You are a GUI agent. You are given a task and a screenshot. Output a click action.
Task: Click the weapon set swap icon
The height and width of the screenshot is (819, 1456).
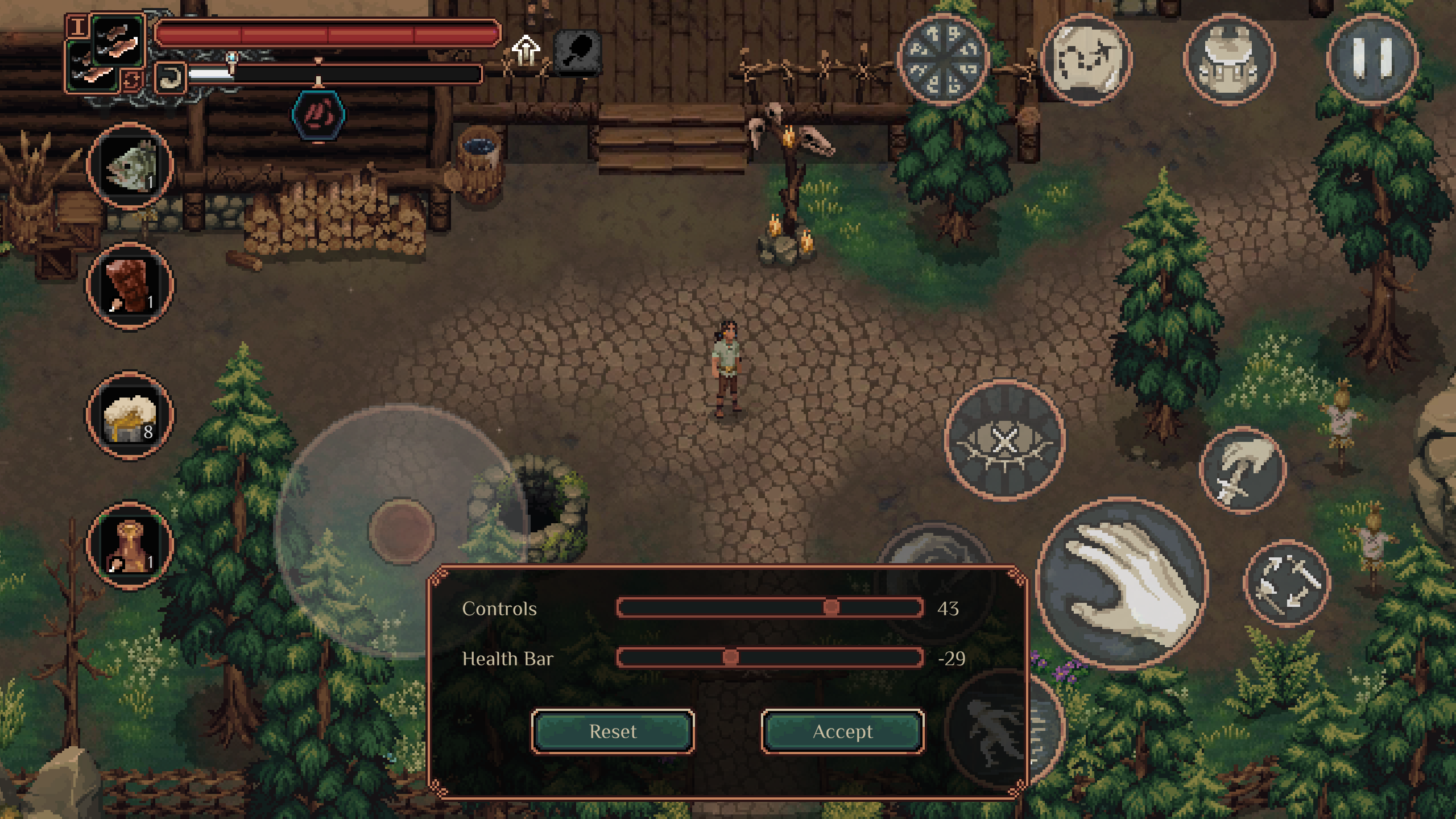click(130, 80)
